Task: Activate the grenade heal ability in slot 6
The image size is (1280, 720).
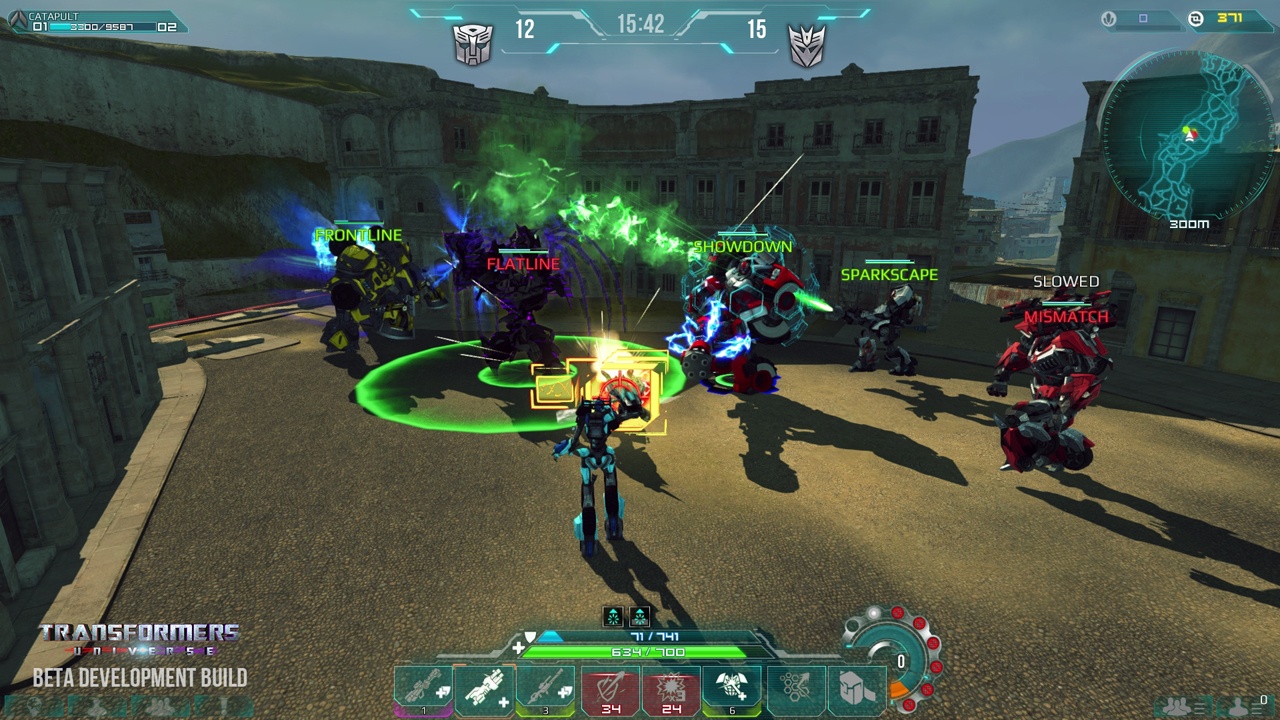Action: [731, 690]
